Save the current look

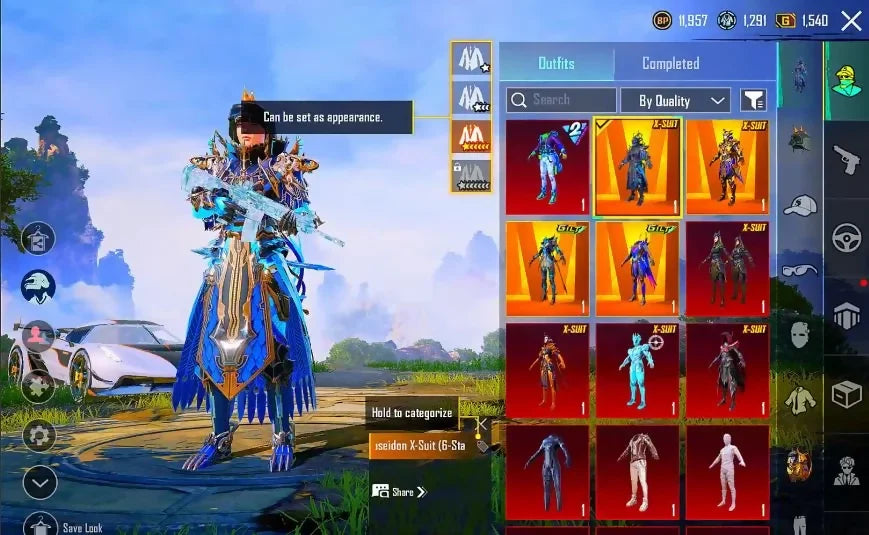pos(40,524)
